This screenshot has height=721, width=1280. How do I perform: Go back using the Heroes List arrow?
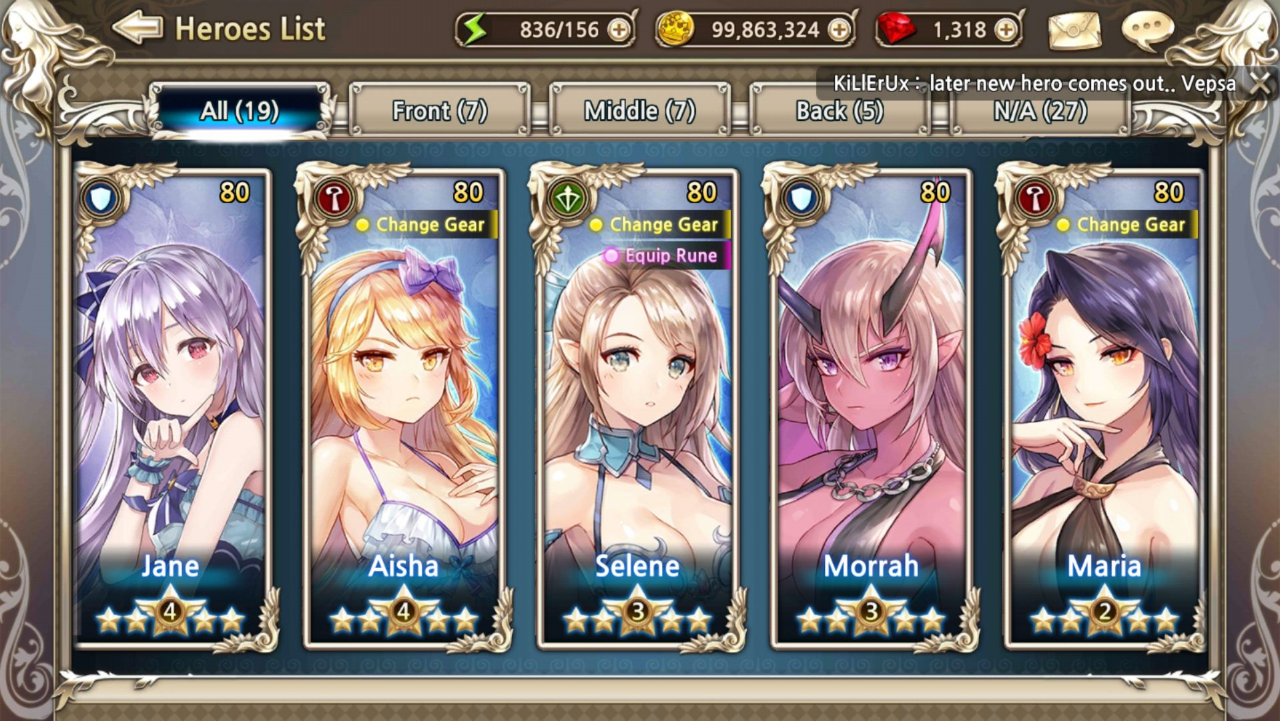click(138, 28)
